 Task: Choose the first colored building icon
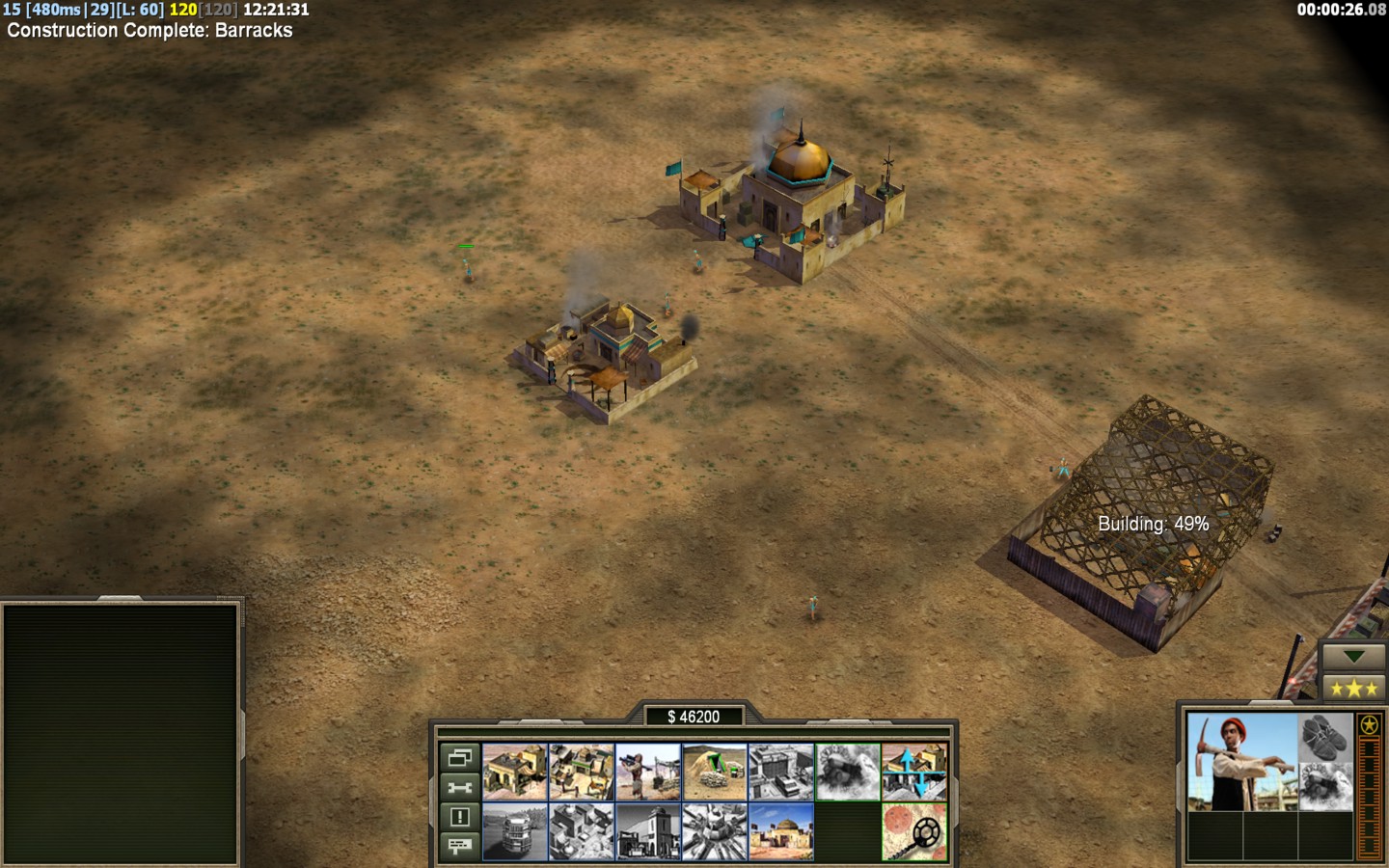pos(514,772)
